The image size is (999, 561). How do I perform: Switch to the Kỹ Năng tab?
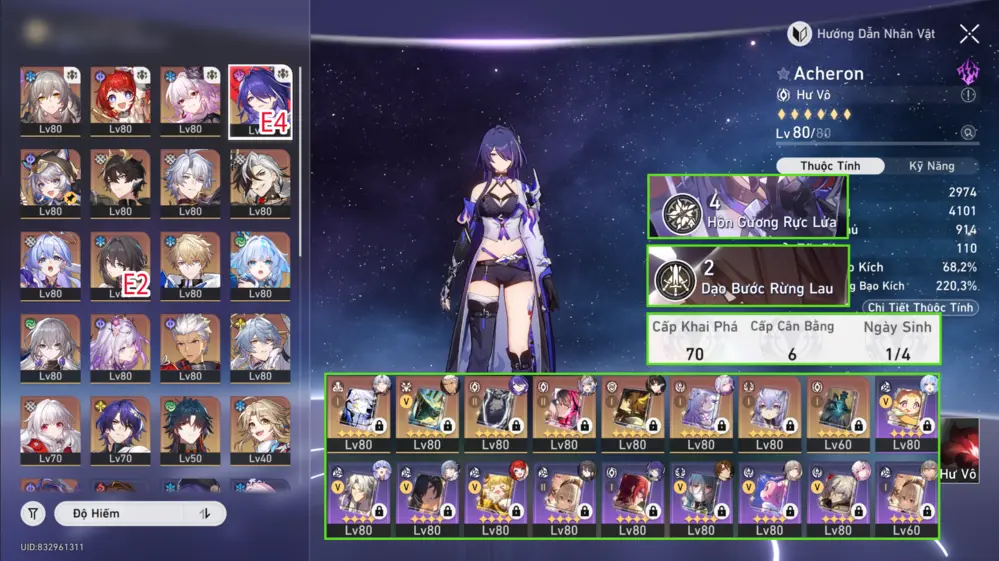pos(931,166)
